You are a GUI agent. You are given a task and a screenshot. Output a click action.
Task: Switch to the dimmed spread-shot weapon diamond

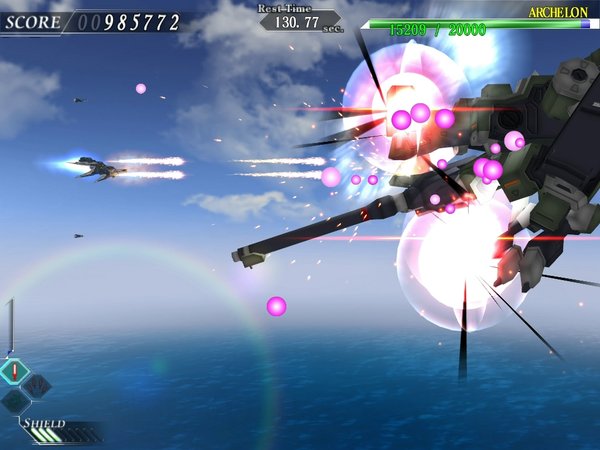click(37, 385)
